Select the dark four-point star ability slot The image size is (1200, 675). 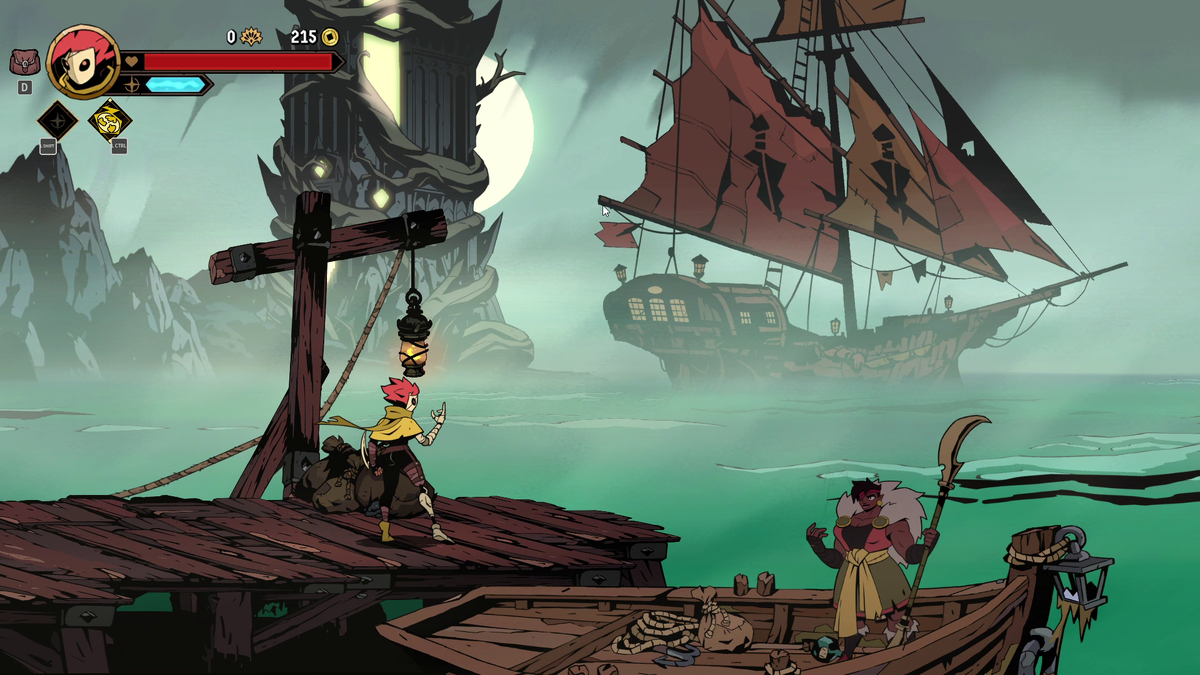[x=57, y=121]
